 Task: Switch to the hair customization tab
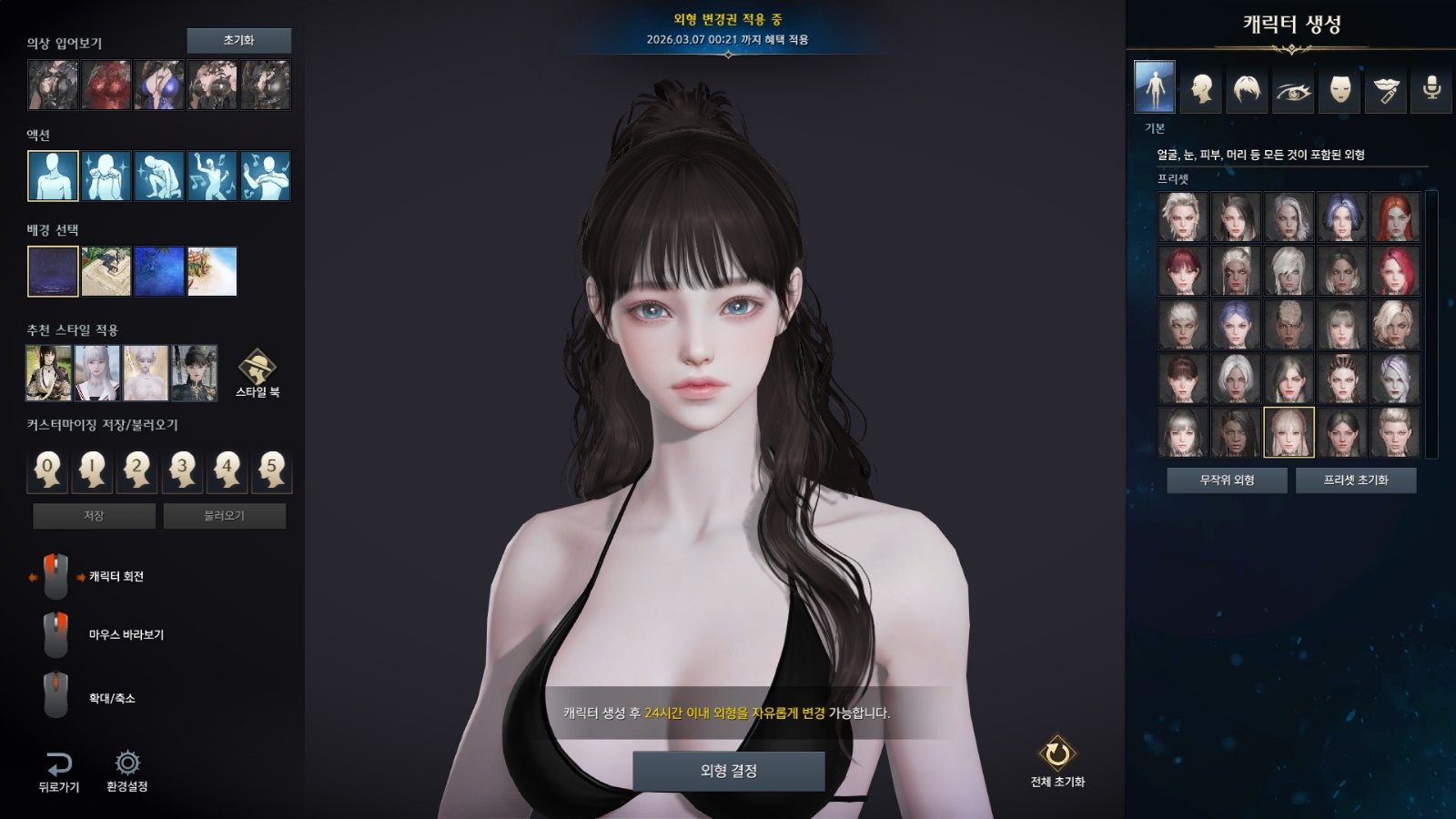[x=1247, y=88]
